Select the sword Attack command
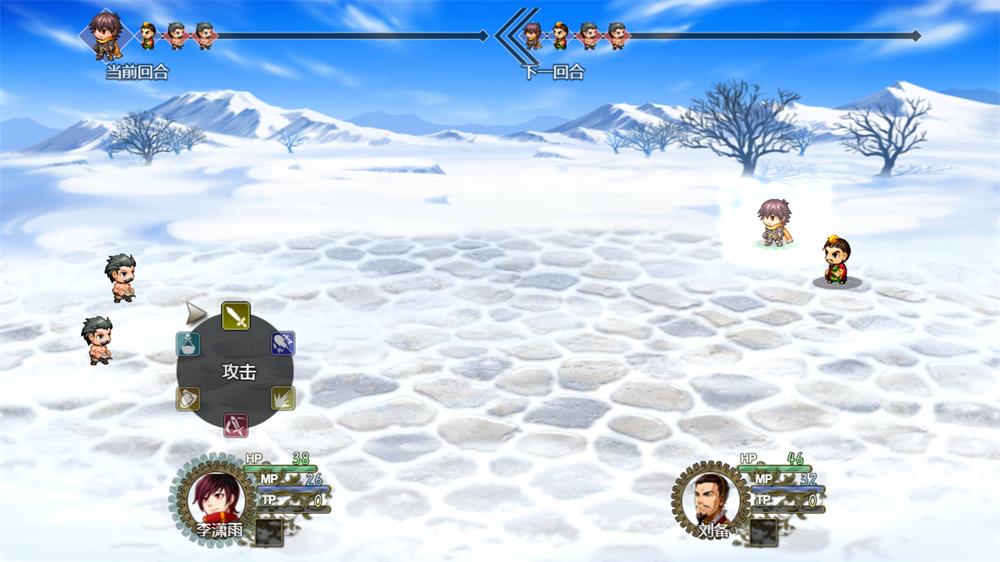The image size is (1000, 562). (x=236, y=316)
